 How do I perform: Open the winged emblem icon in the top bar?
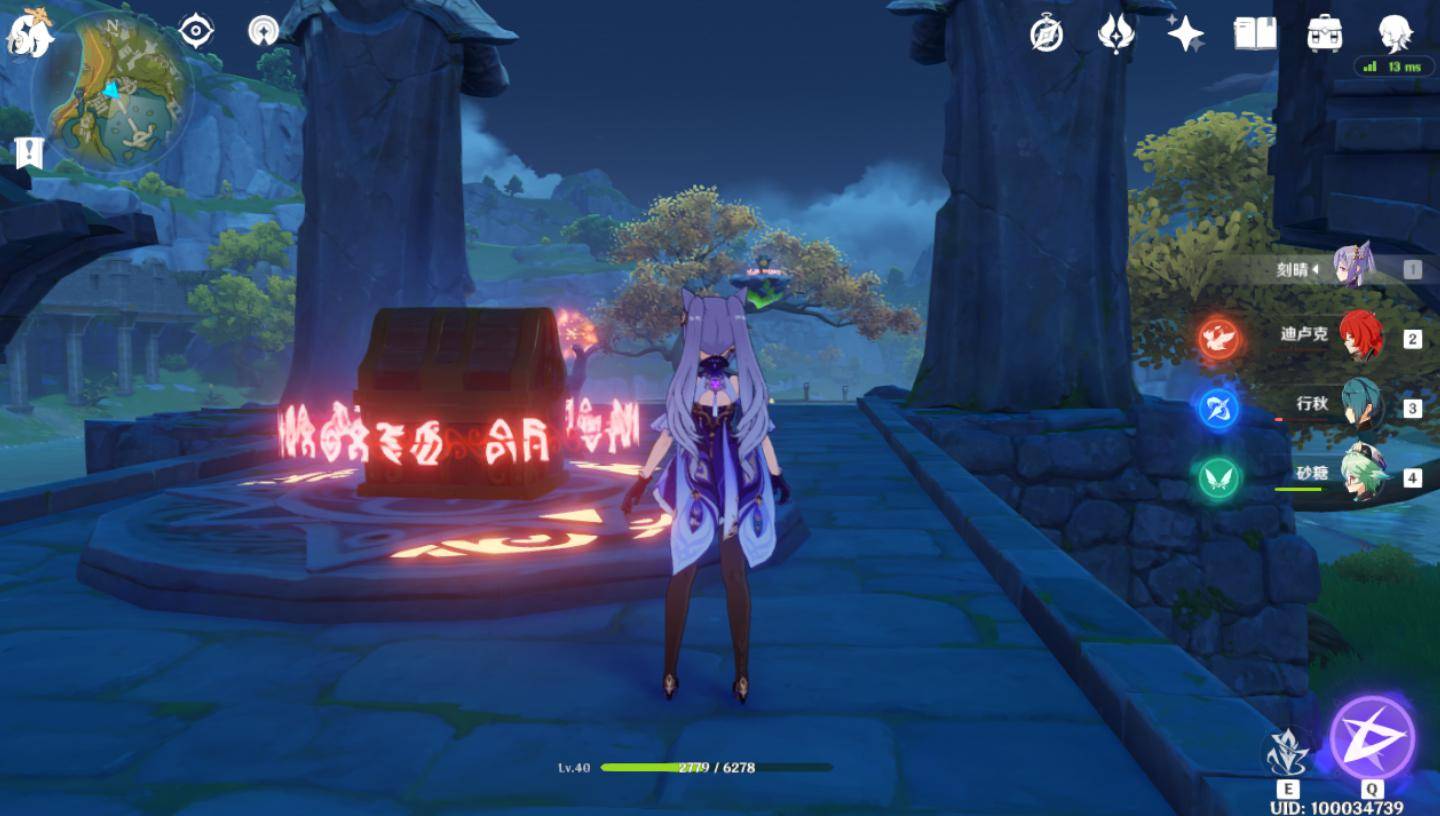tap(1116, 33)
